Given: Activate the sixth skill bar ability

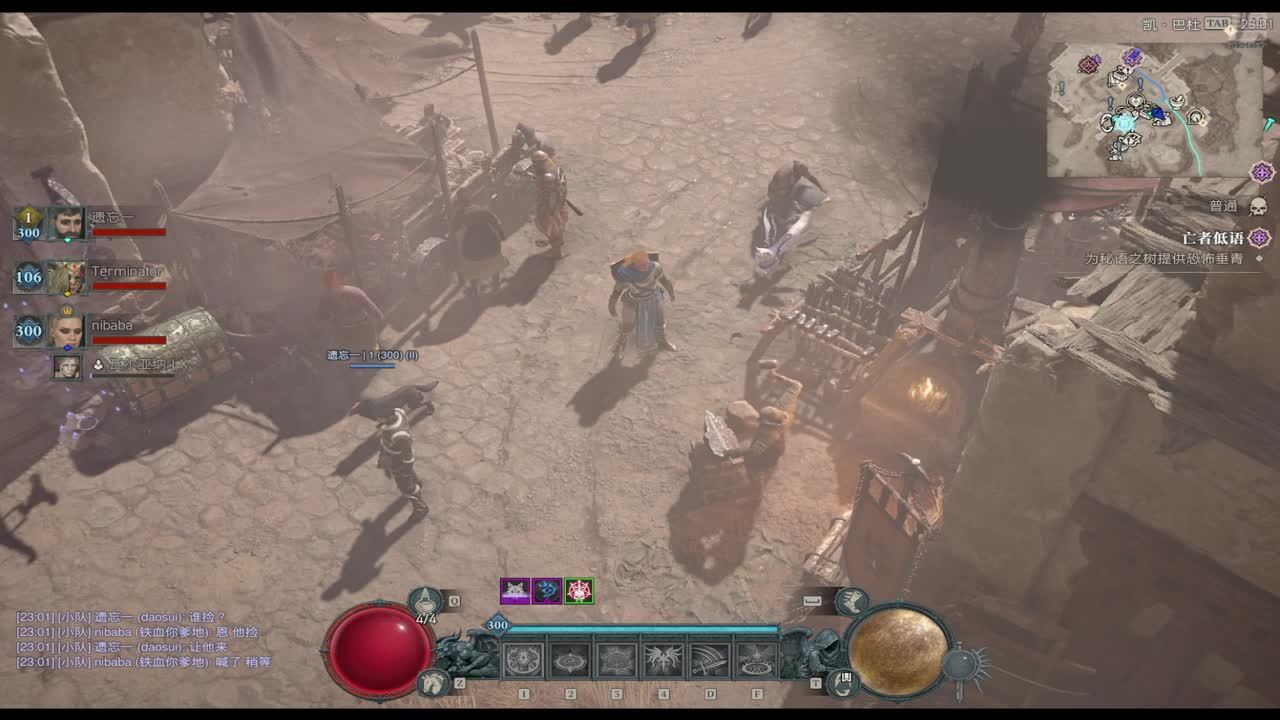Looking at the screenshot, I should click(x=756, y=661).
